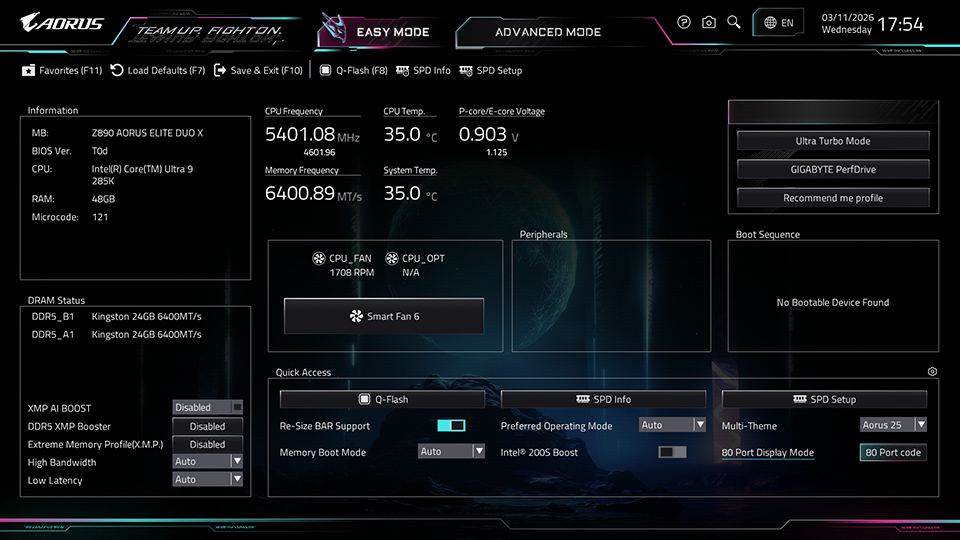Open the Multi-Theme dropdown
960x540 pixels.
tap(893, 425)
